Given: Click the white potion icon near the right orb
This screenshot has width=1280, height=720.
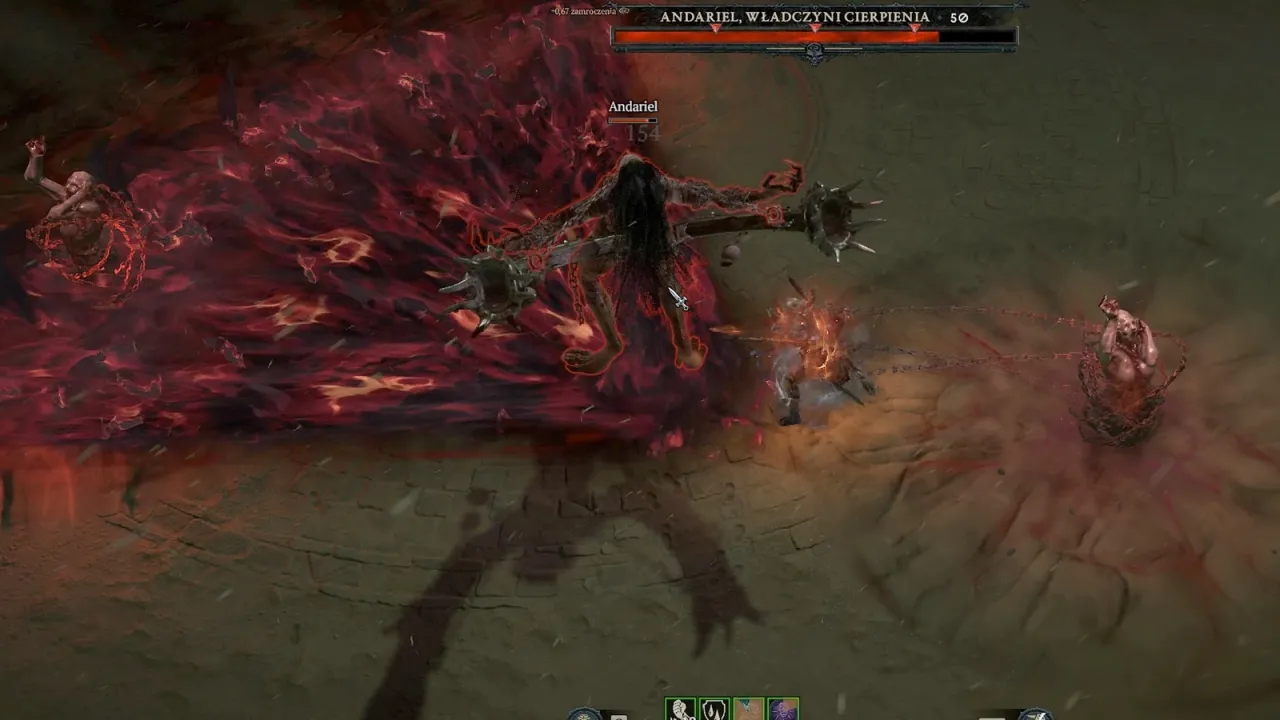Looking at the screenshot, I should [x=990, y=716].
